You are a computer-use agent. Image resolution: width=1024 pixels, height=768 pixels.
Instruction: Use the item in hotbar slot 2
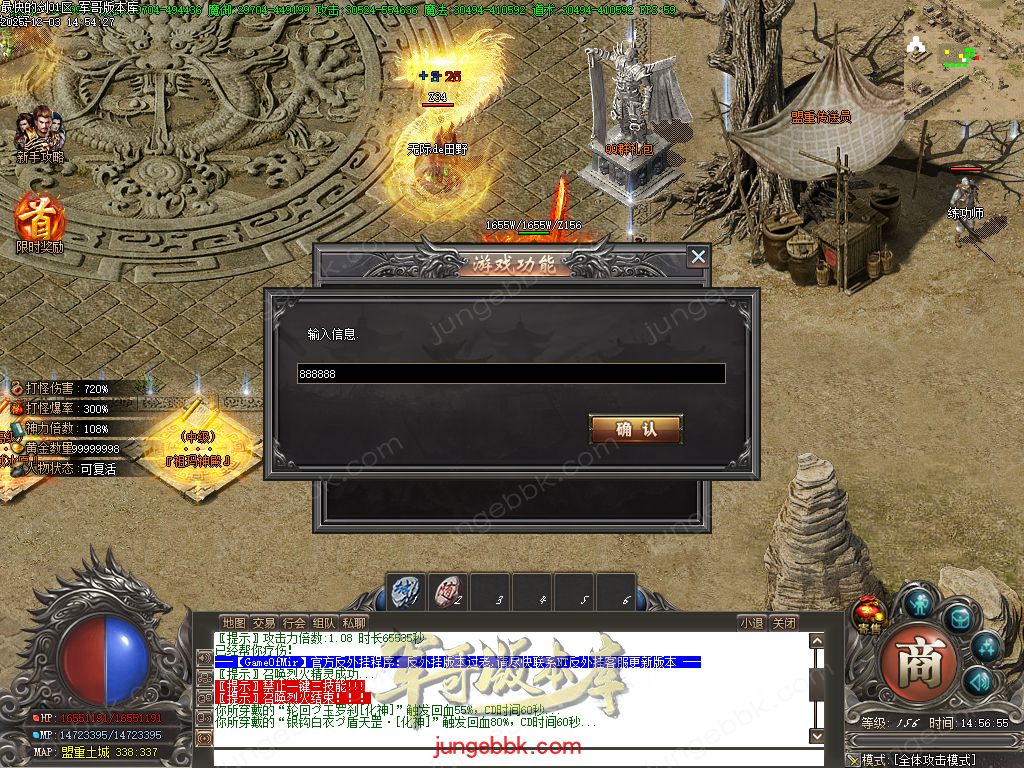pos(449,591)
